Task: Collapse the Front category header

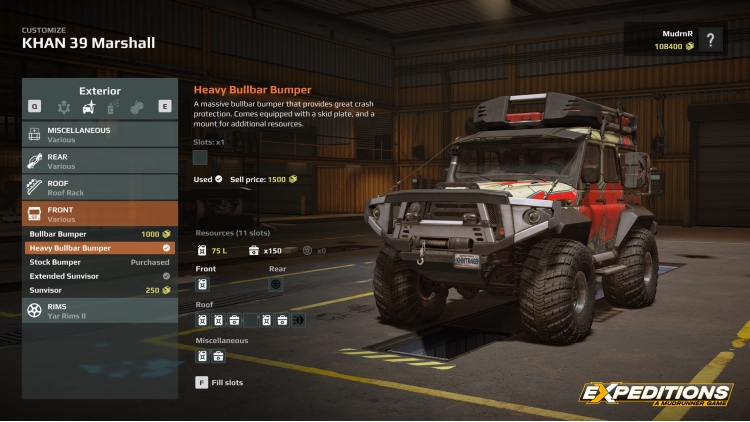Action: tap(99, 214)
